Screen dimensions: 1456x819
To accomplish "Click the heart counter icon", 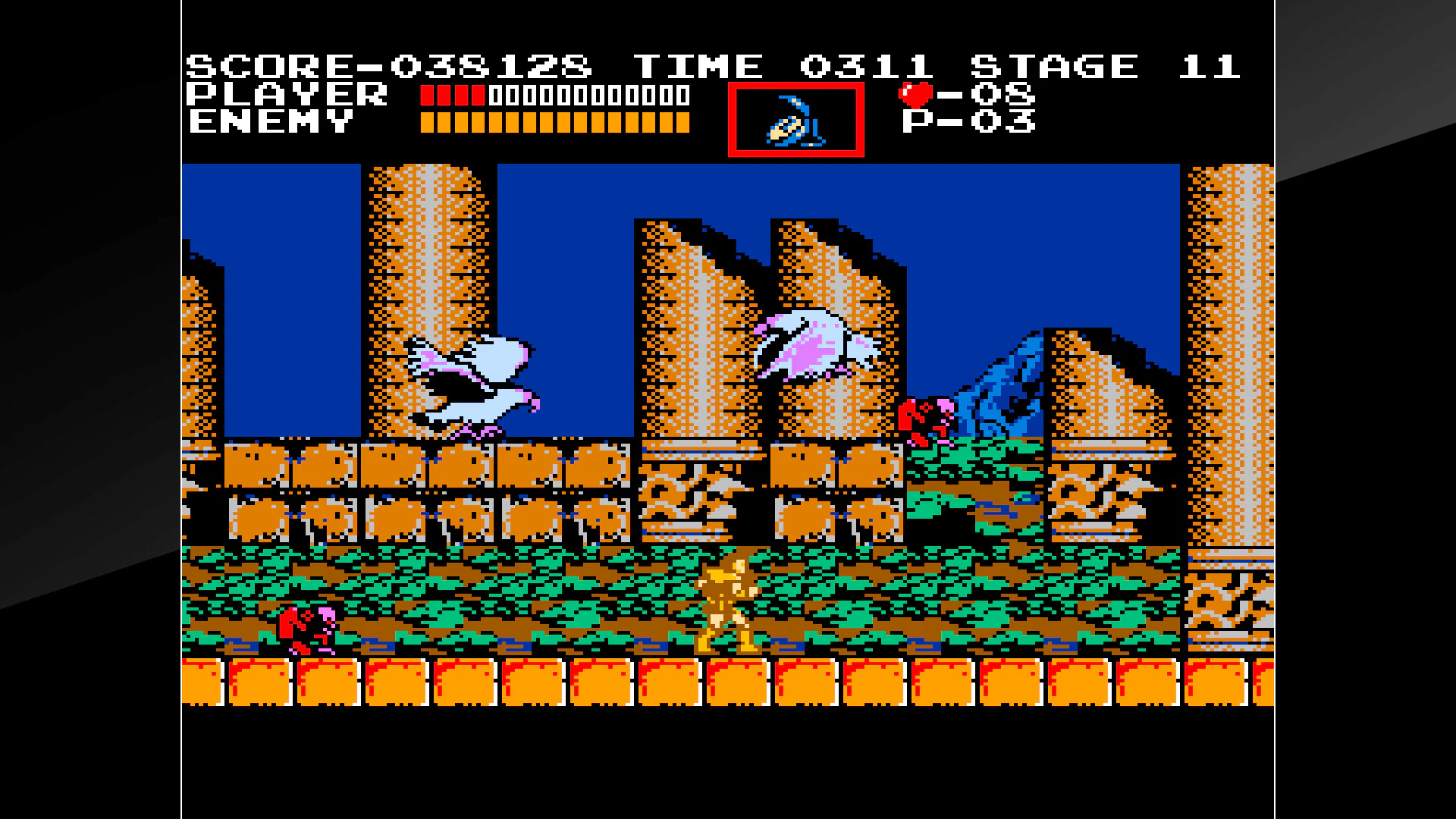I will pyautogui.click(x=915, y=93).
